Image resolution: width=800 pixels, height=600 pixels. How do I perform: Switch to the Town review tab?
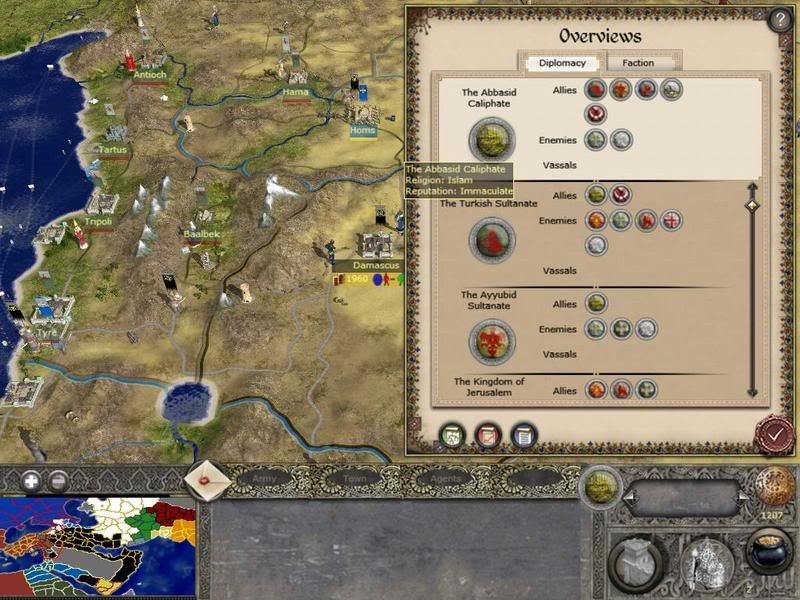(x=355, y=480)
